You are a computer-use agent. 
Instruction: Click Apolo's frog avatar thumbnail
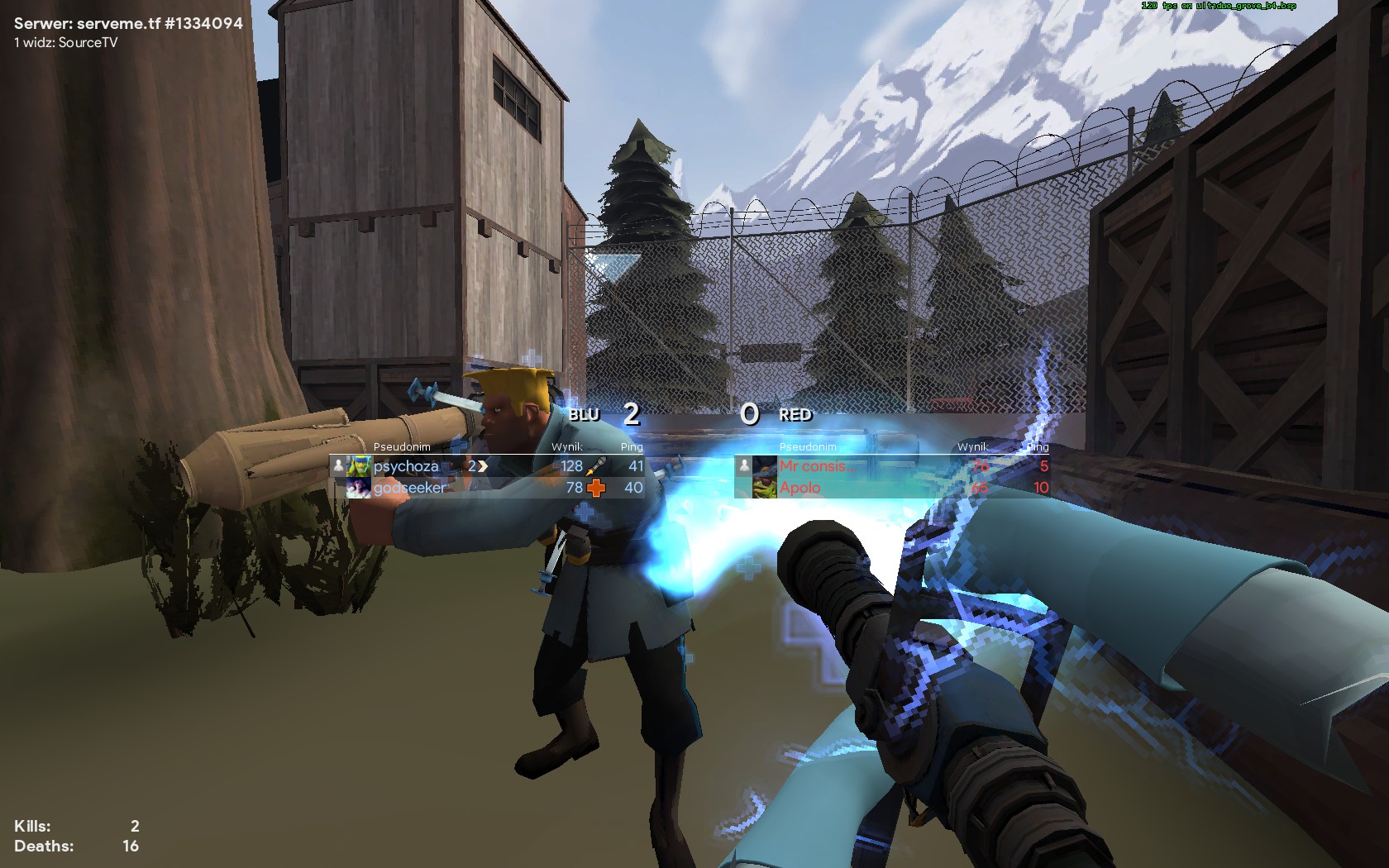pos(764,488)
